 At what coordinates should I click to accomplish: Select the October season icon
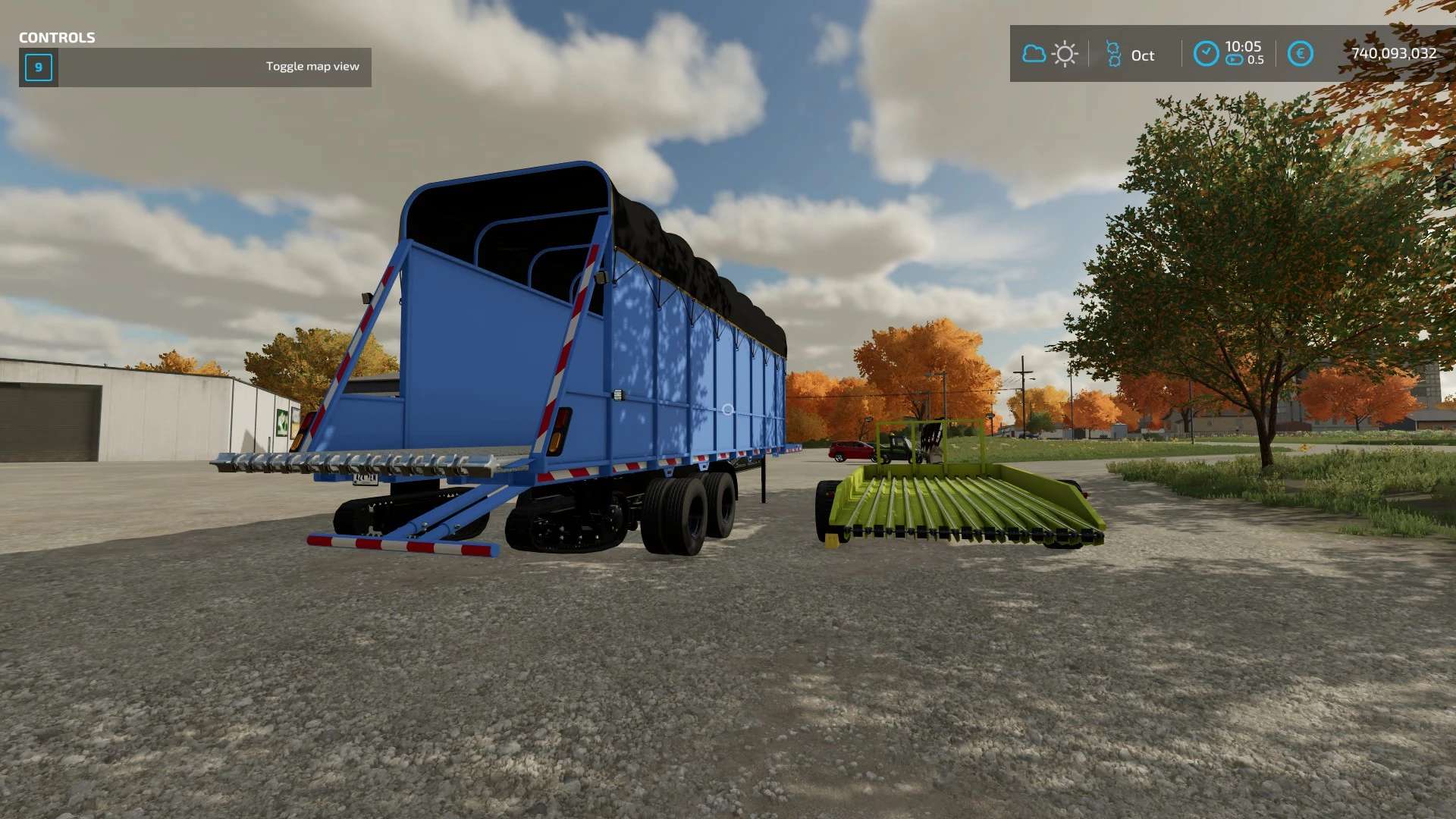coord(1113,55)
